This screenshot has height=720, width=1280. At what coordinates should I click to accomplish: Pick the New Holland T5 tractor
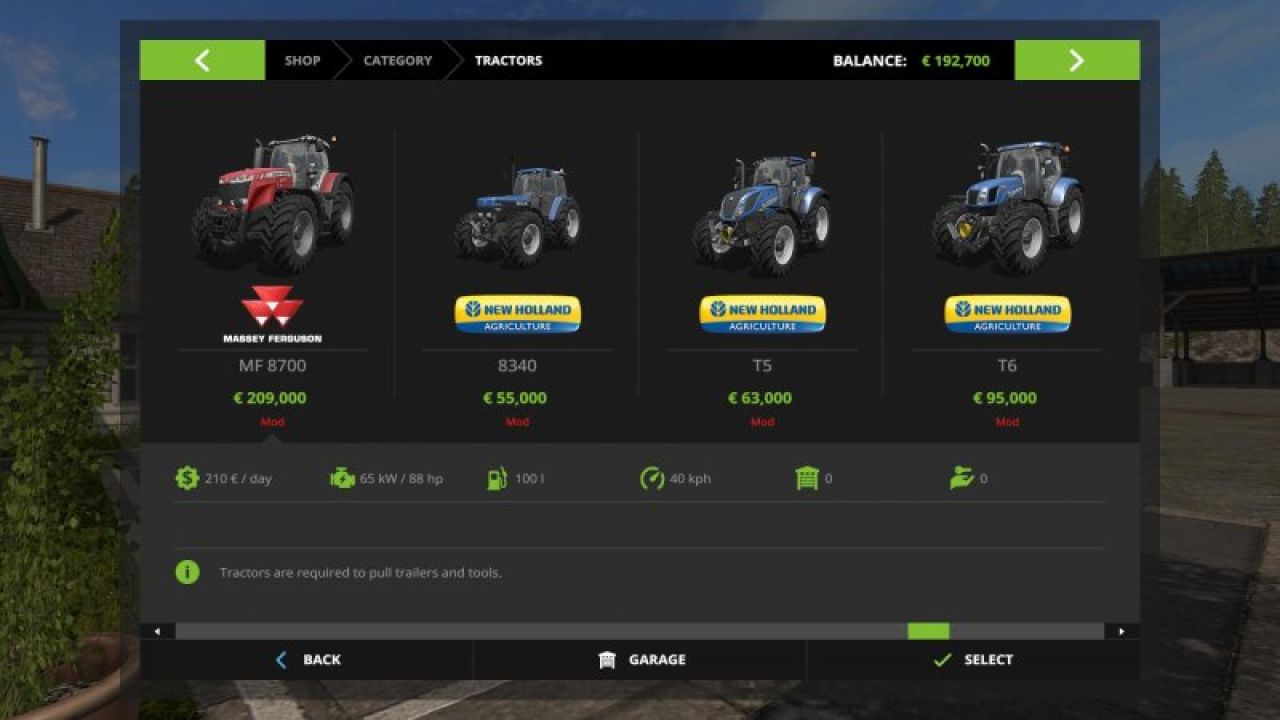click(762, 270)
